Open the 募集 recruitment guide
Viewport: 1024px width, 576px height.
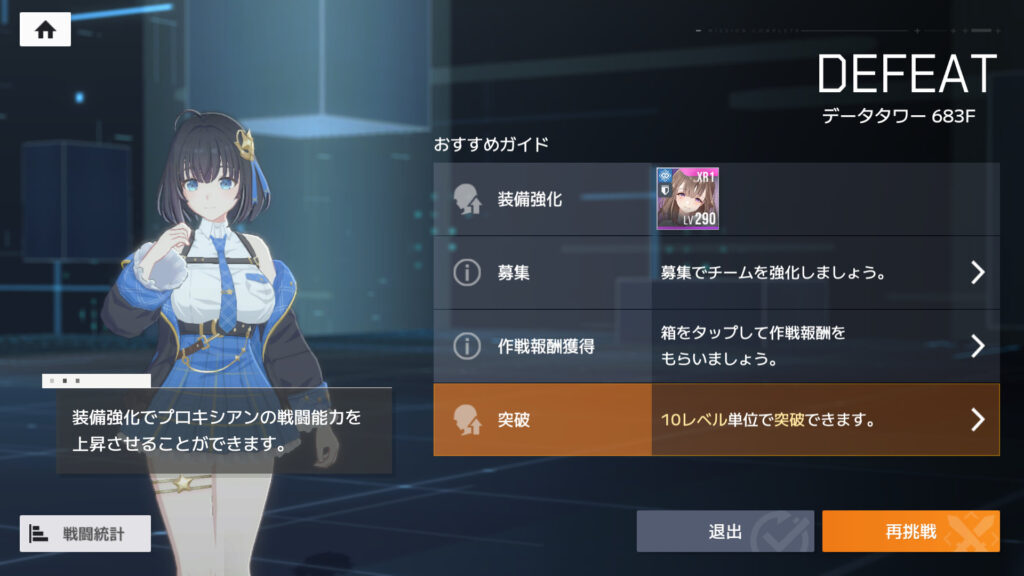tap(716, 273)
